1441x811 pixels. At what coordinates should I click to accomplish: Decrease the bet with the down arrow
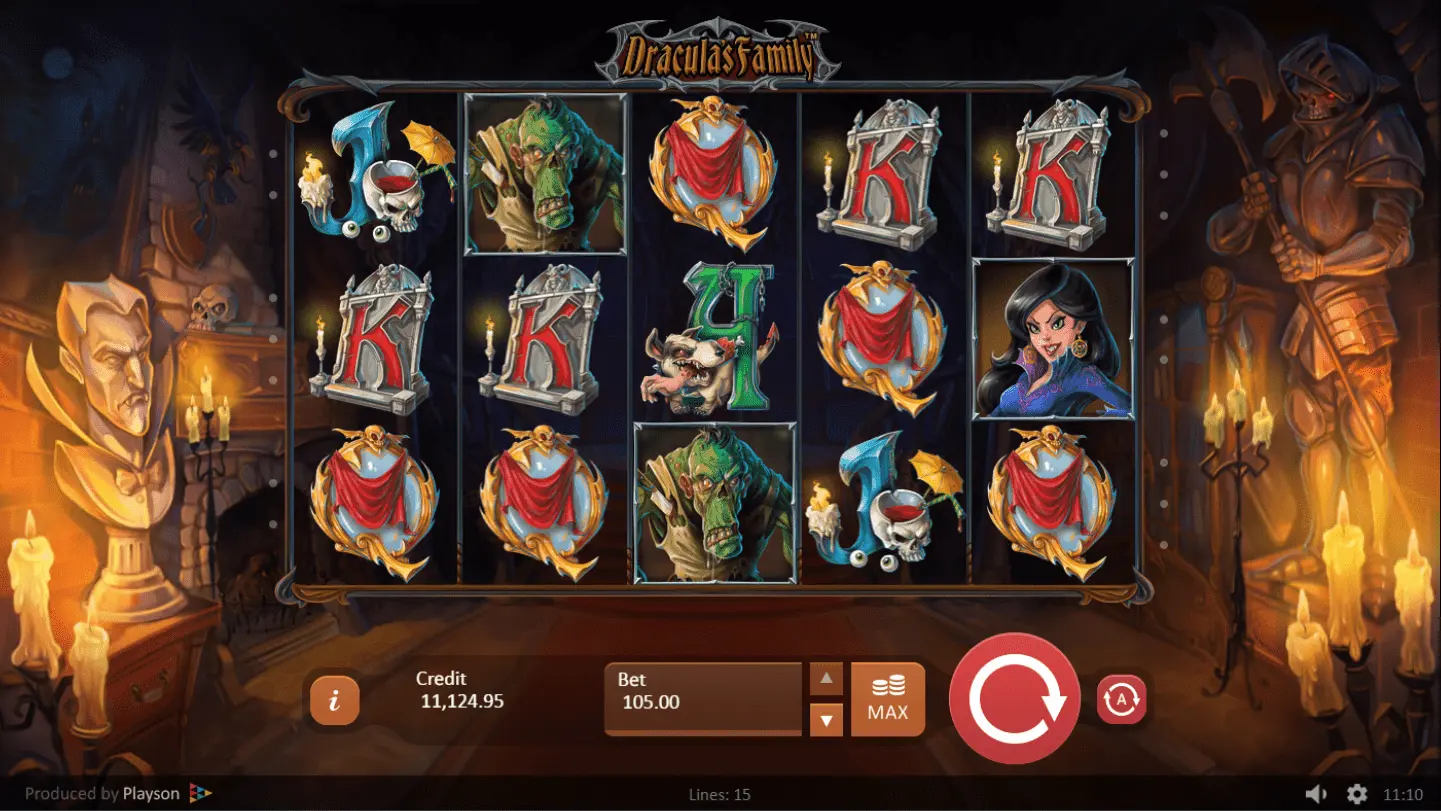(826, 718)
